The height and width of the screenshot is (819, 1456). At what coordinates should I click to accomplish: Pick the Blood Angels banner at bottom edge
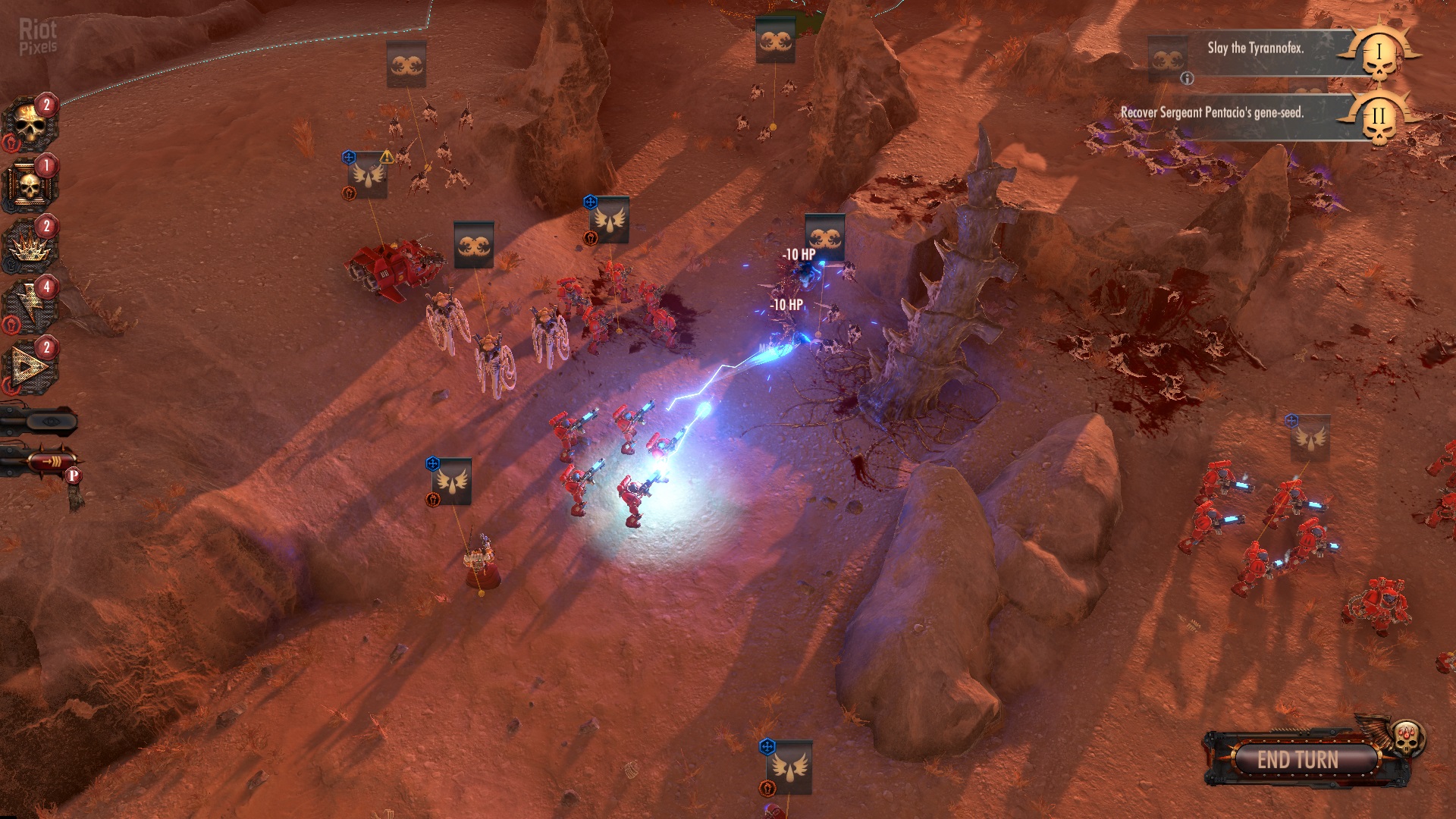(790, 767)
